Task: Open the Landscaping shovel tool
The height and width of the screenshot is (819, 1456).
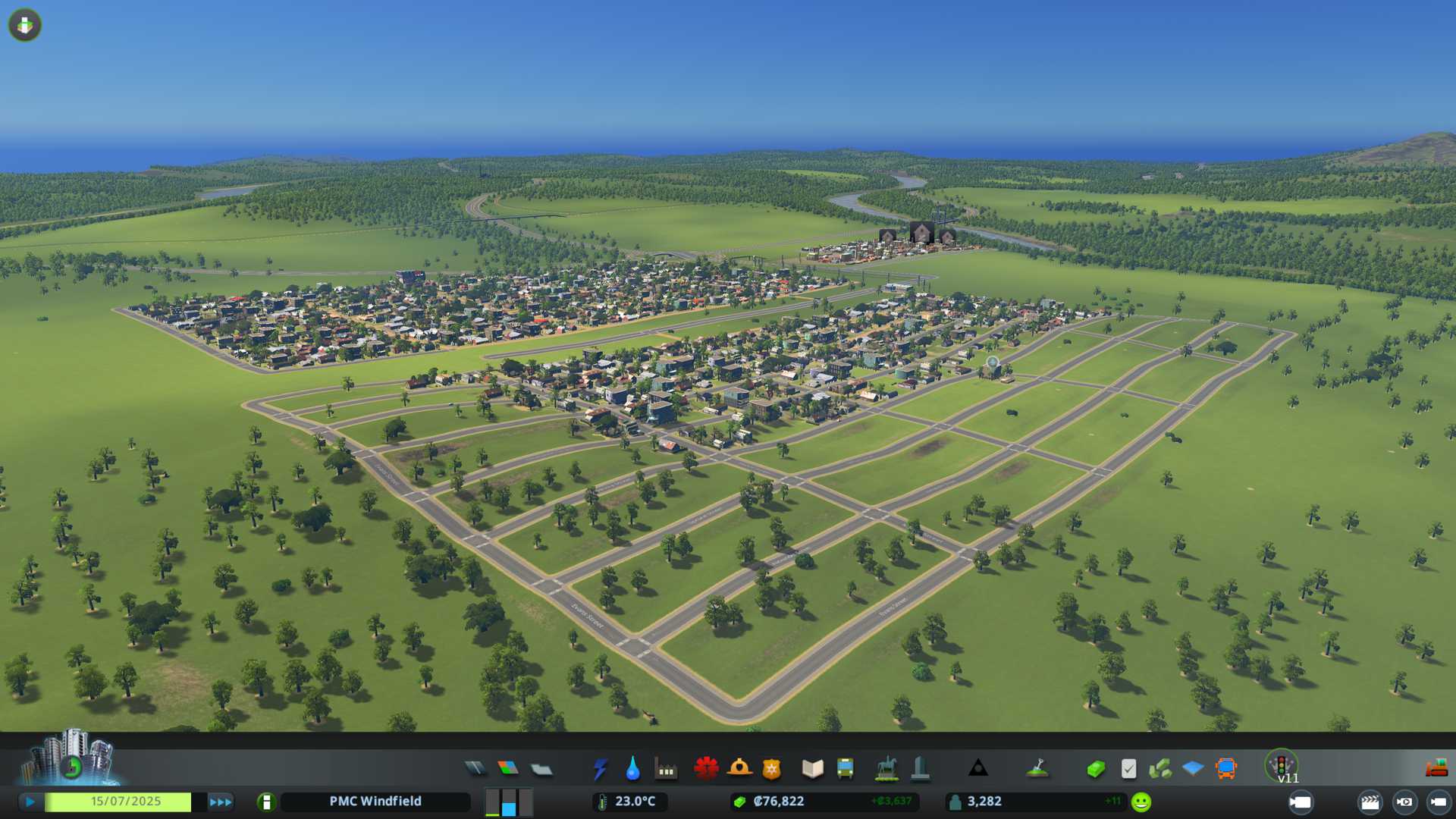Action: [x=1037, y=769]
